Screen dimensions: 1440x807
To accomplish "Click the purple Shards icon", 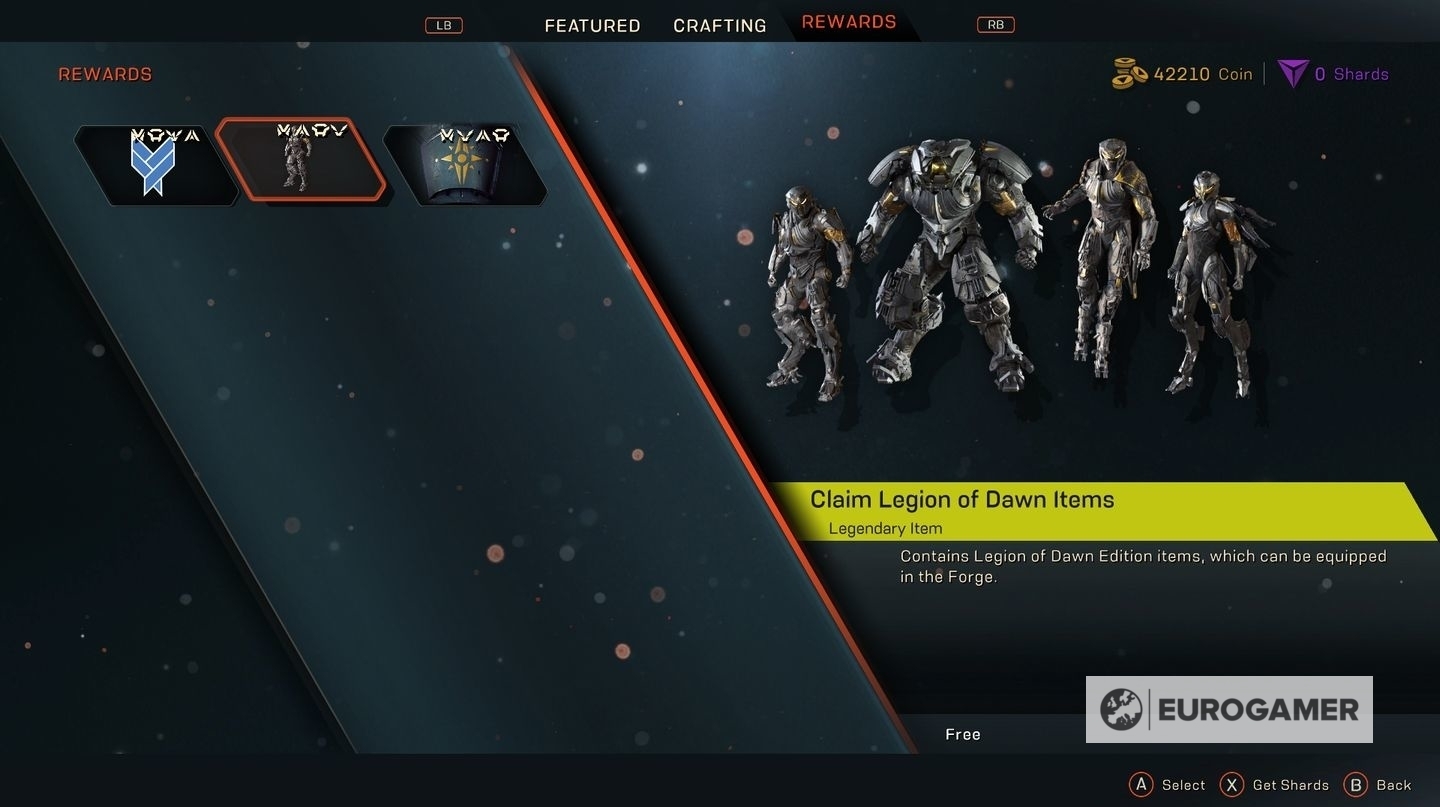I will coord(1292,72).
